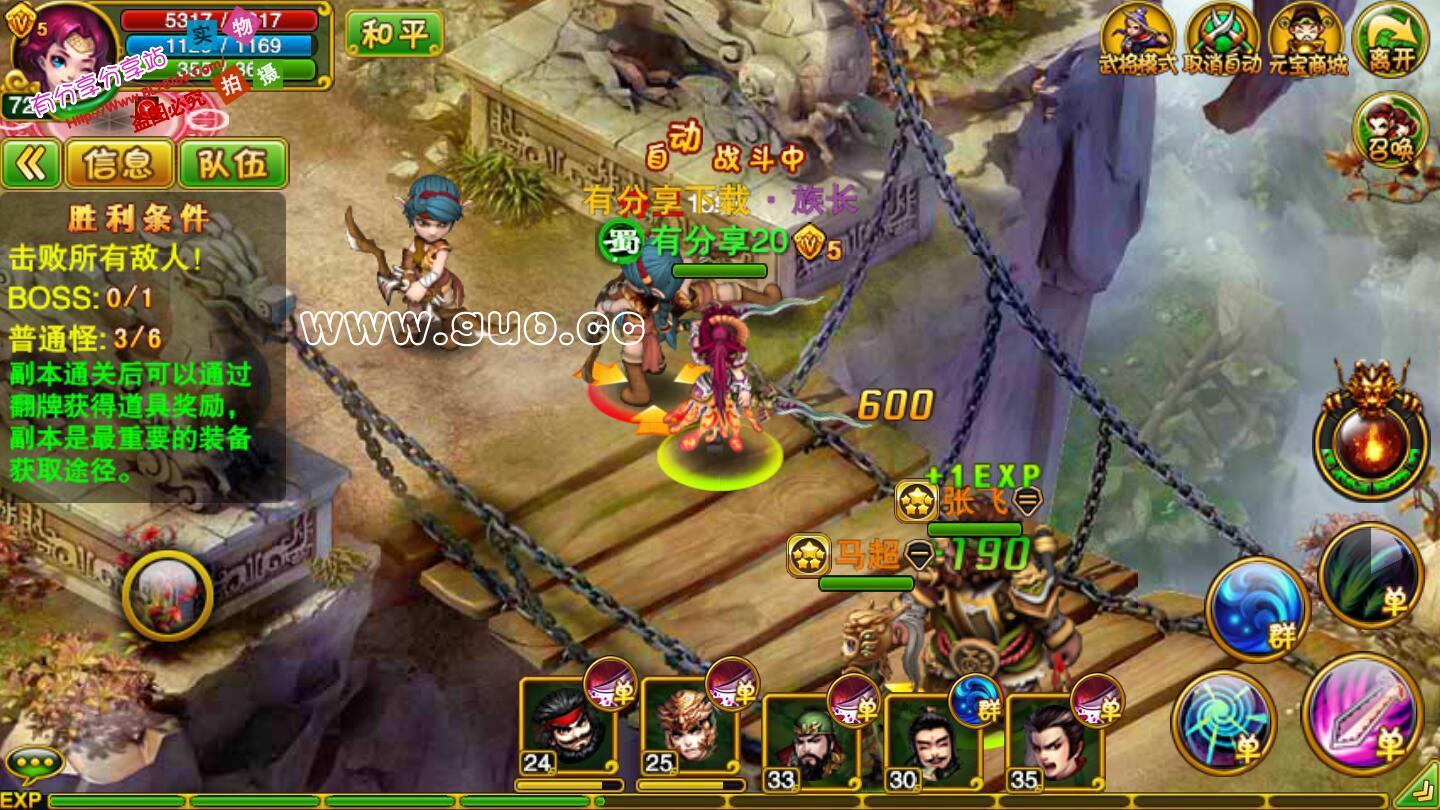Use the dark green leaf 单 skill
The image size is (1440, 810).
tap(1370, 574)
